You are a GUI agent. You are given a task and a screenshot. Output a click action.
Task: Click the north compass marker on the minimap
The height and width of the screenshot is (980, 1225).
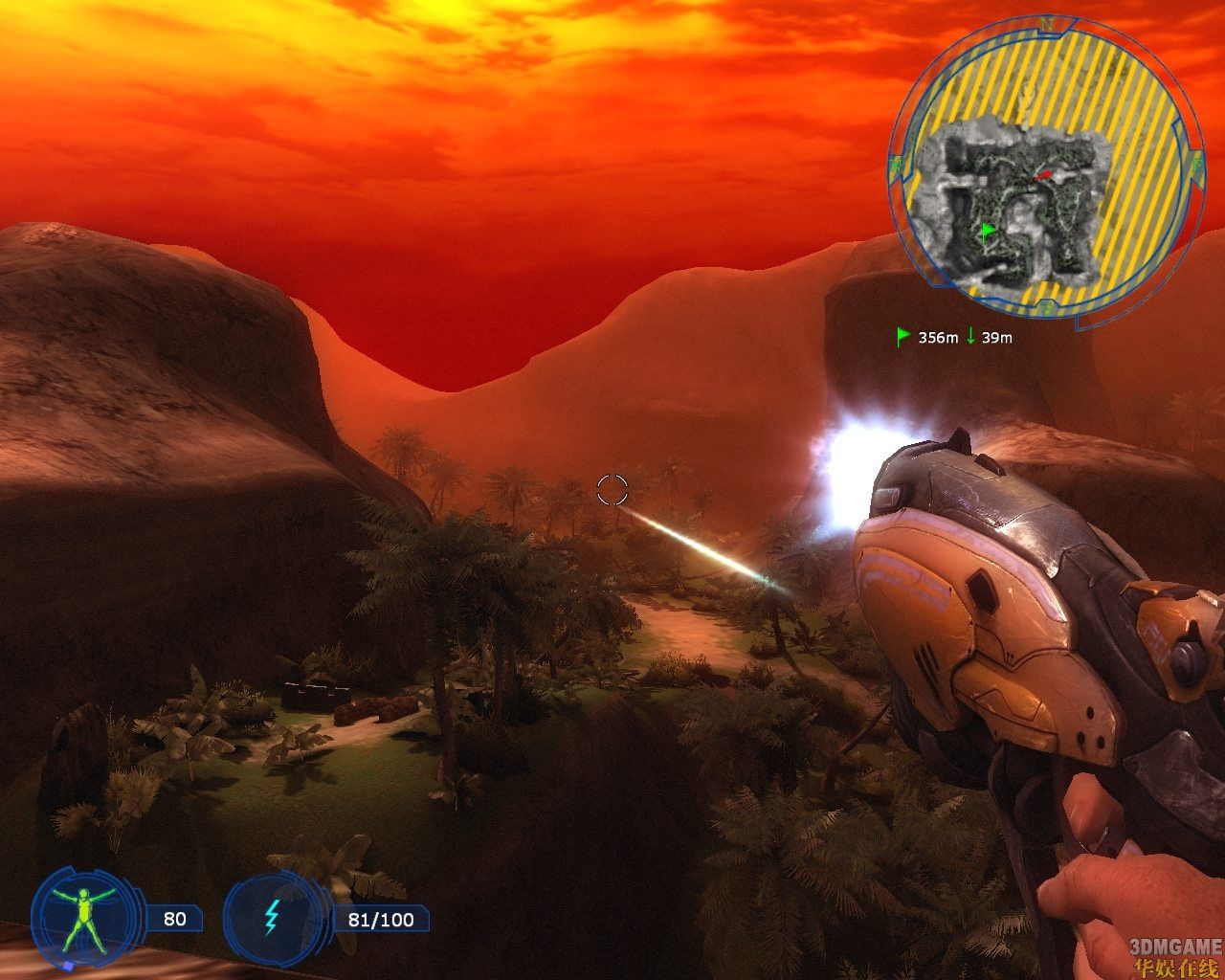pos(1048,24)
